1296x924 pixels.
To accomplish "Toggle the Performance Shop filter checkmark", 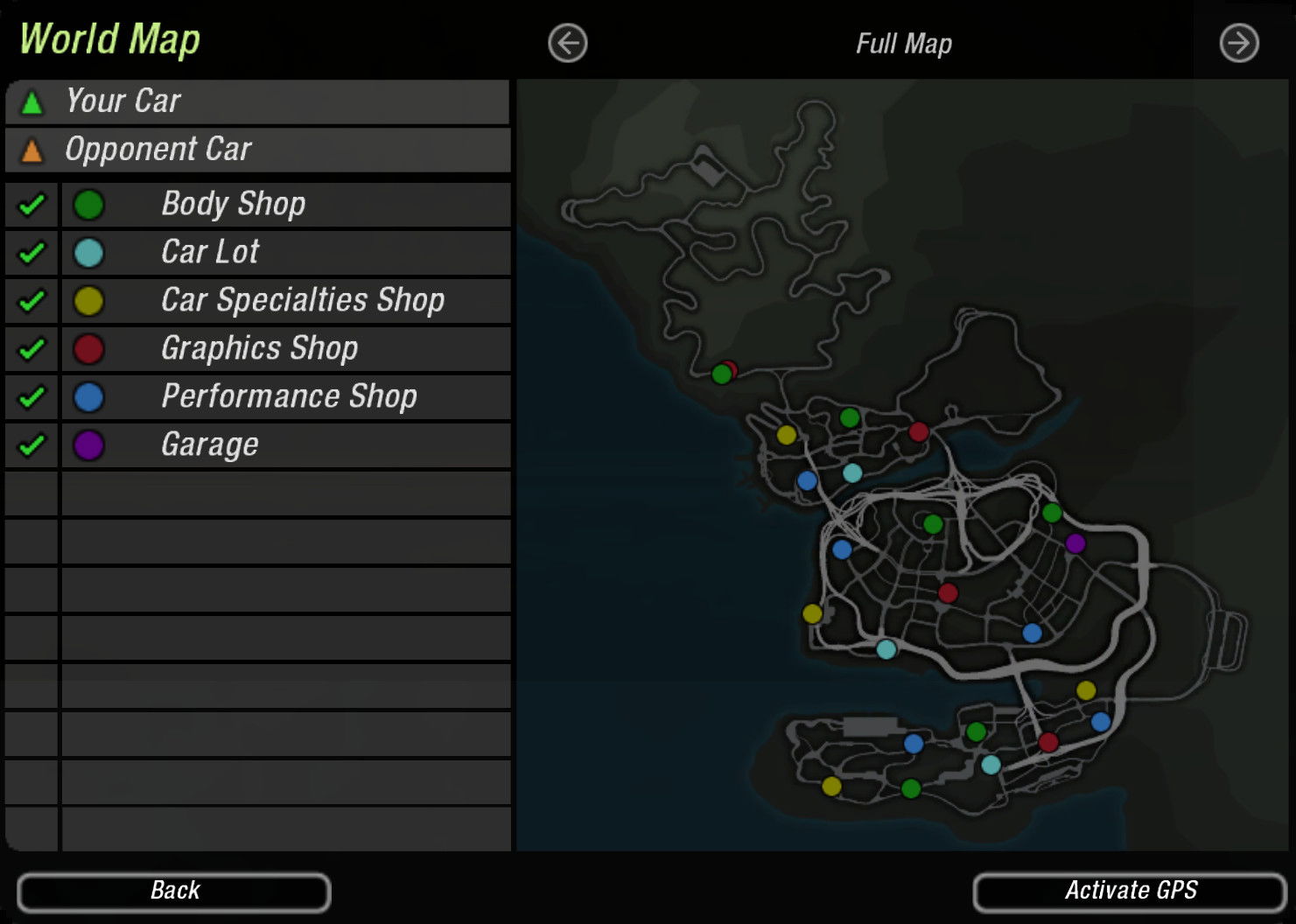I will [x=32, y=397].
